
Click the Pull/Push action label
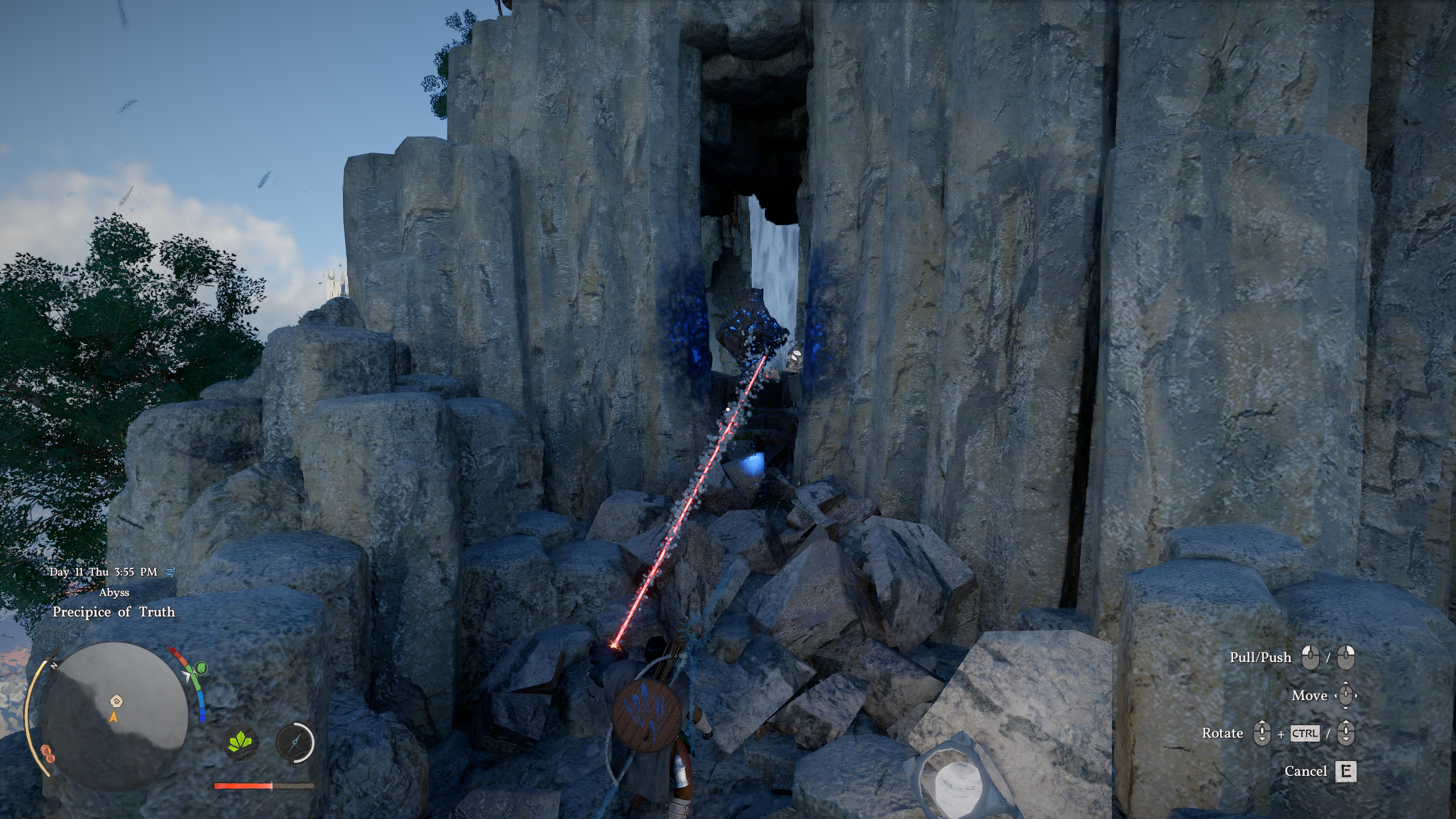pyautogui.click(x=1261, y=657)
